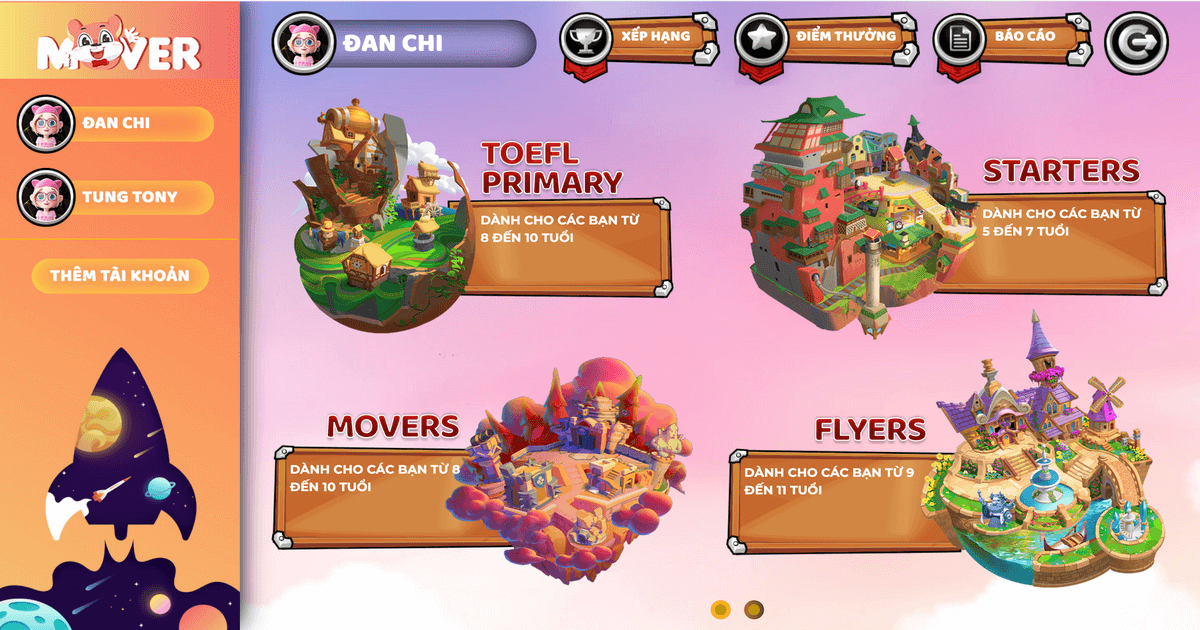Choose the TOEFL Primary island course
The width and height of the screenshot is (1200, 630).
[x=383, y=220]
